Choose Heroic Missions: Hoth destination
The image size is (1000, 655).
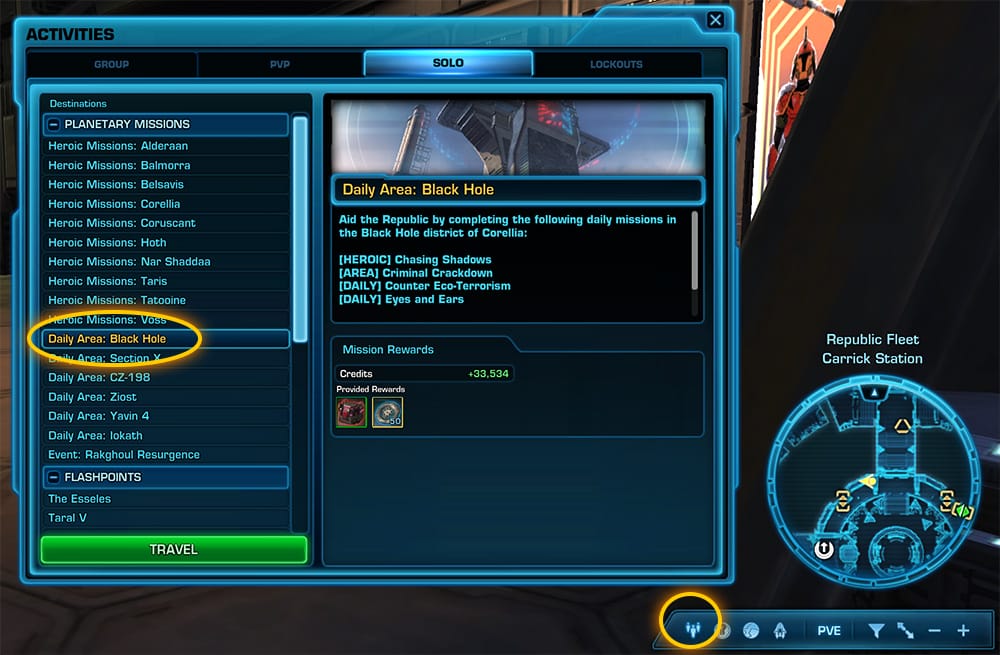pyautogui.click(x=107, y=243)
